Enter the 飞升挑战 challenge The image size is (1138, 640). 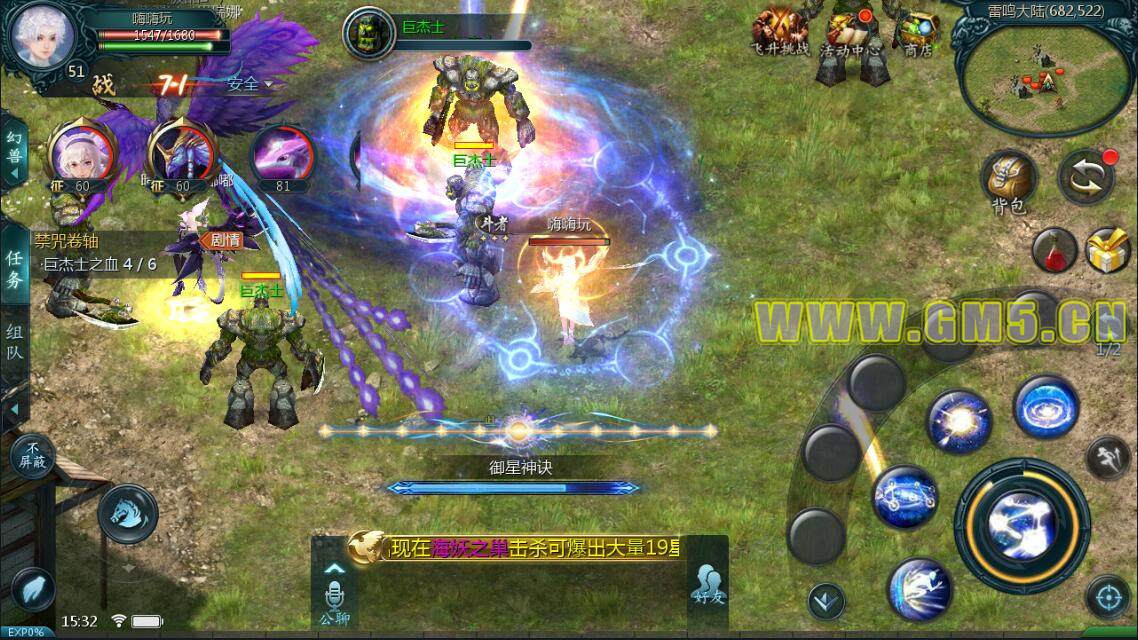(x=780, y=32)
